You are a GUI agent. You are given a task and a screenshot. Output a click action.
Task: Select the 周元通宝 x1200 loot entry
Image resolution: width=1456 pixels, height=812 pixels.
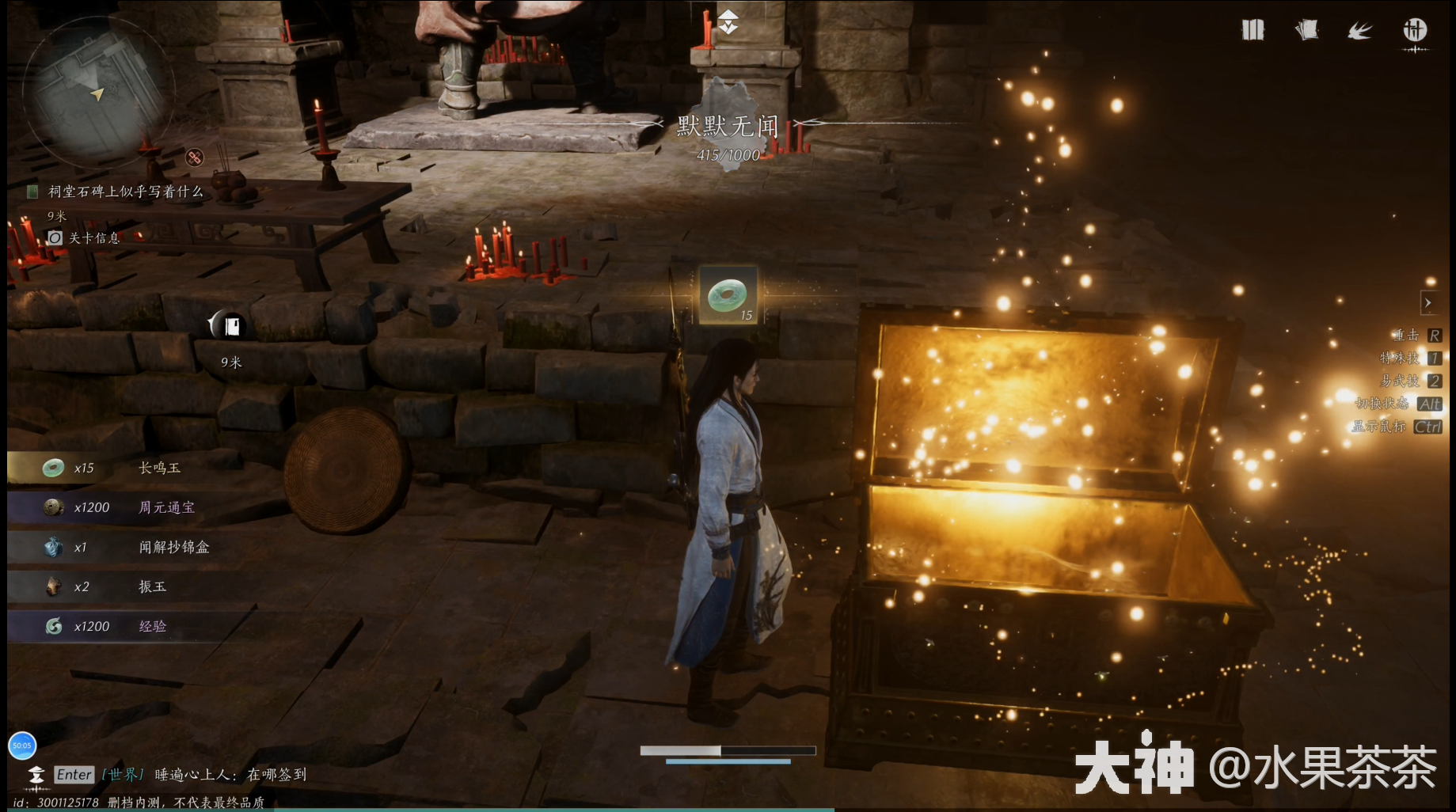click(127, 507)
